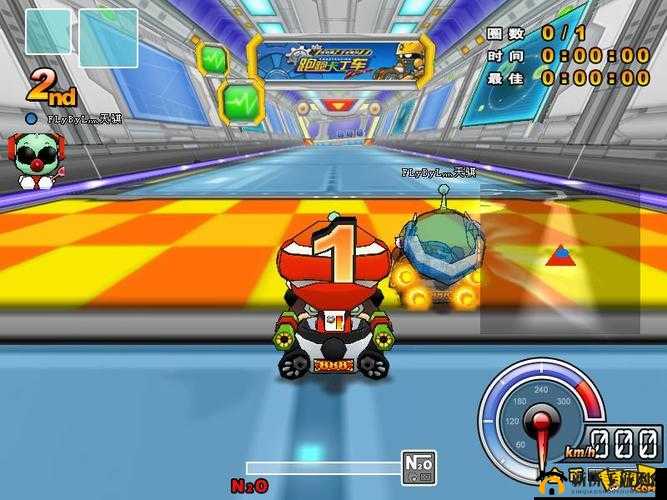Click the player name under the rank badge

pos(66,118)
